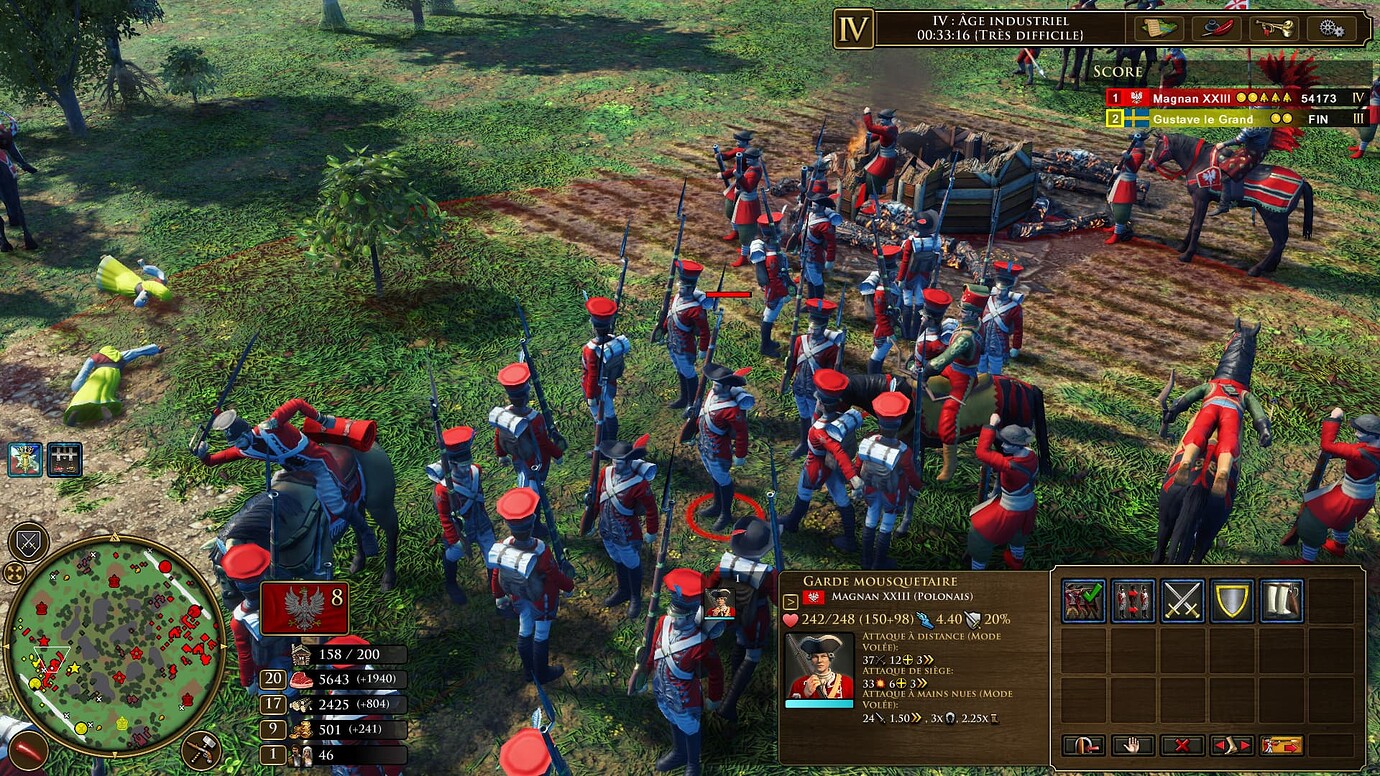The image size is (1380, 776).
Task: Expand the Garde mousquetaire details chevron
Action: click(x=790, y=601)
